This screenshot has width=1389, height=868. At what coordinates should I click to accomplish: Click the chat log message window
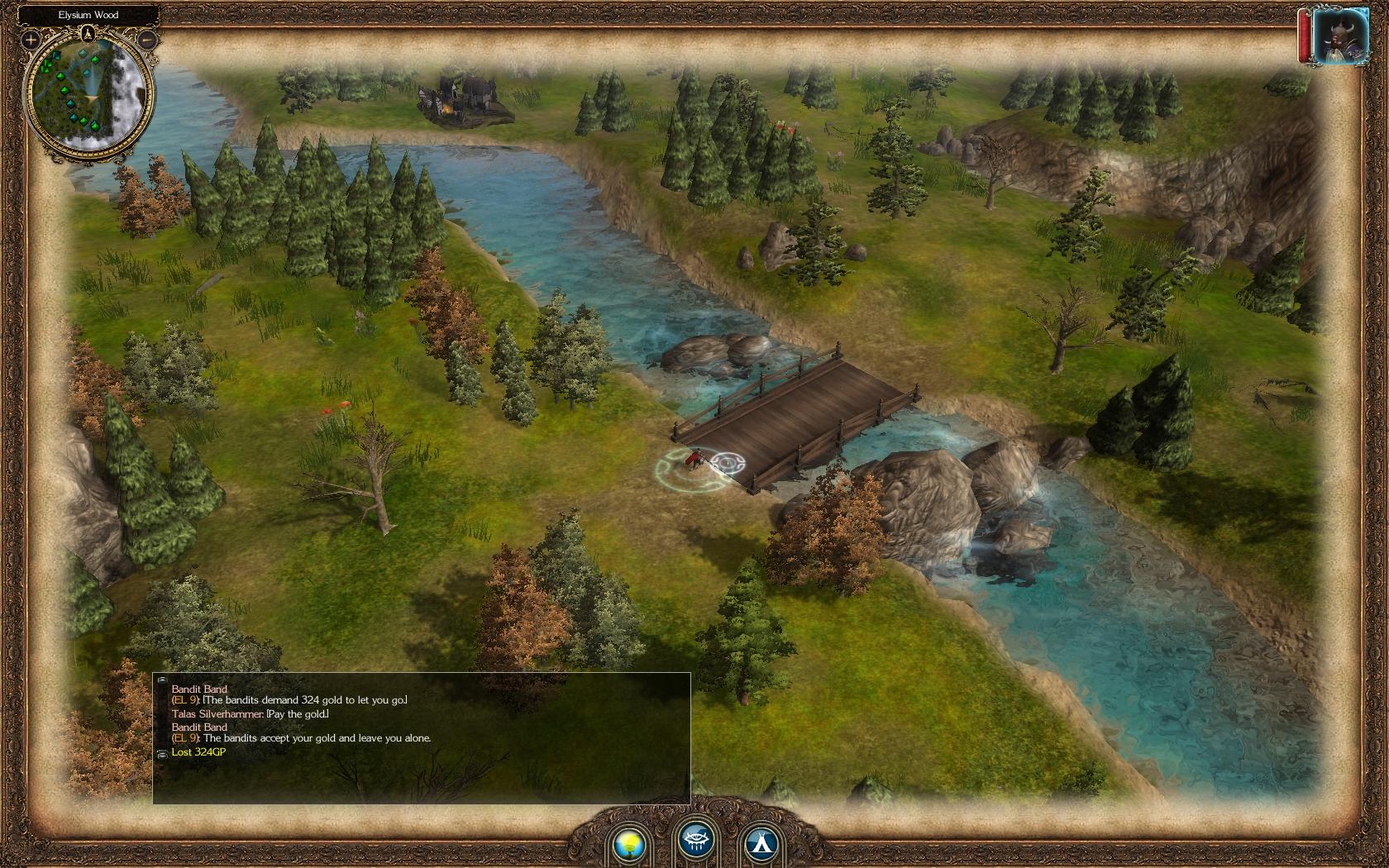pos(422,737)
